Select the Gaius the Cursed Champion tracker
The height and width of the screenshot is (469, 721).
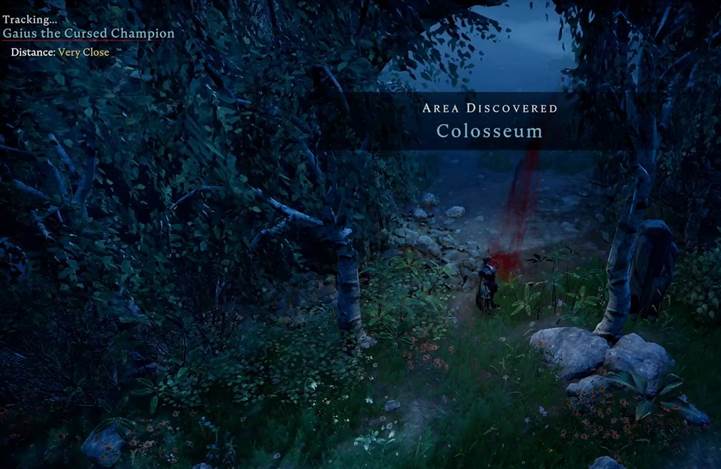[x=88, y=33]
